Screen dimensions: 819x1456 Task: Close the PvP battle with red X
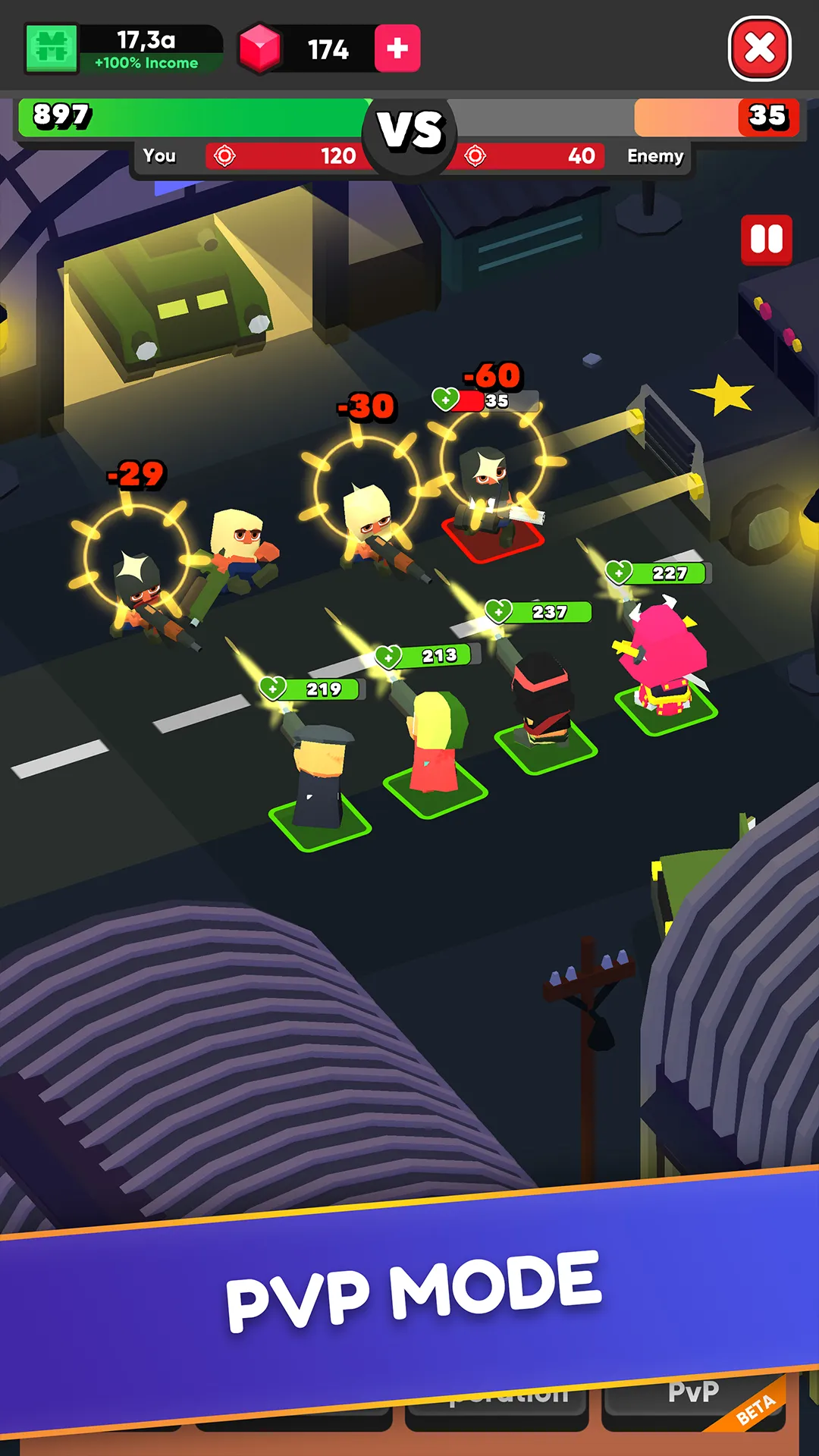coord(760,49)
